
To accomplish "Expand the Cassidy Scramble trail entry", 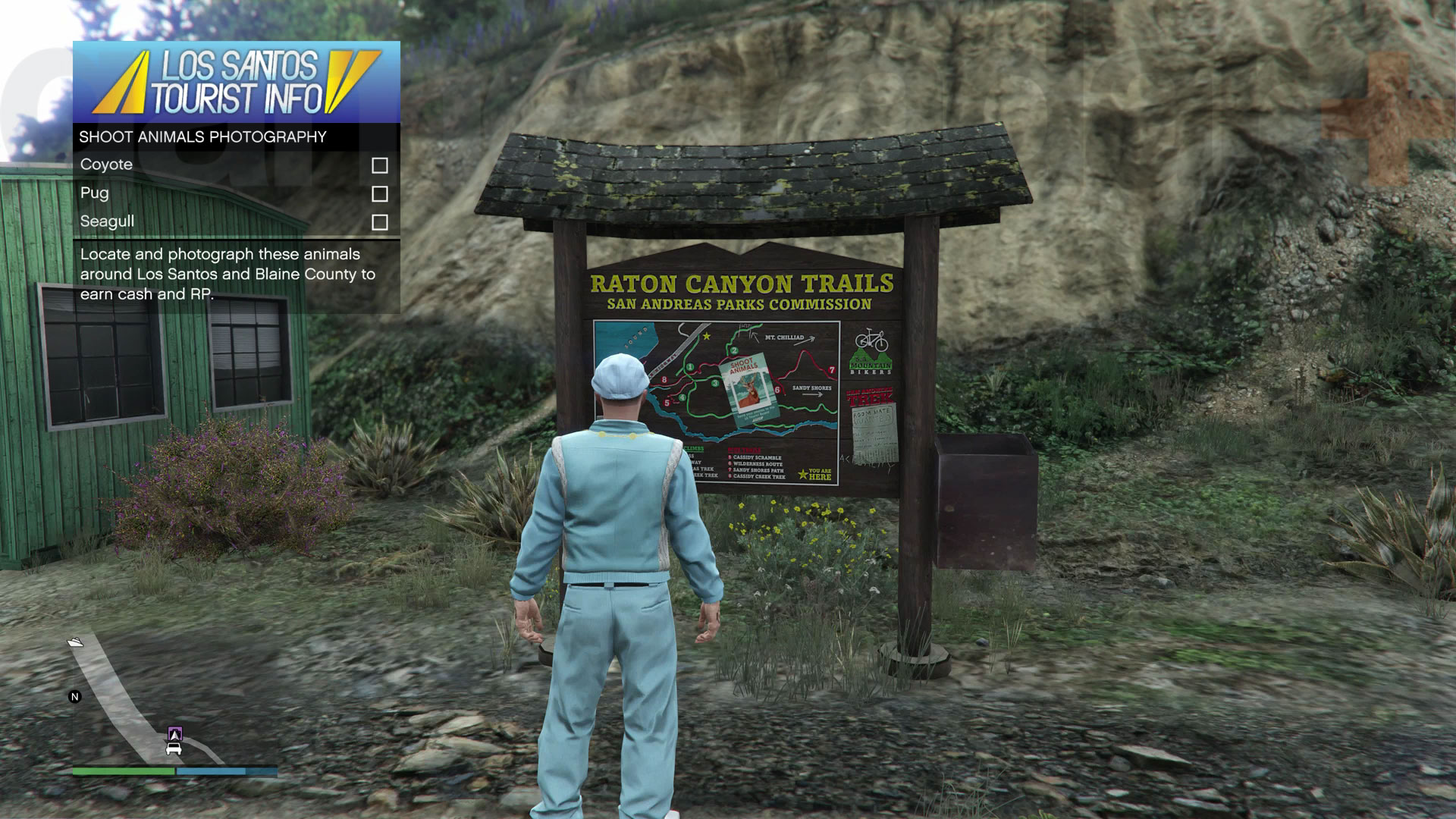I will (757, 457).
